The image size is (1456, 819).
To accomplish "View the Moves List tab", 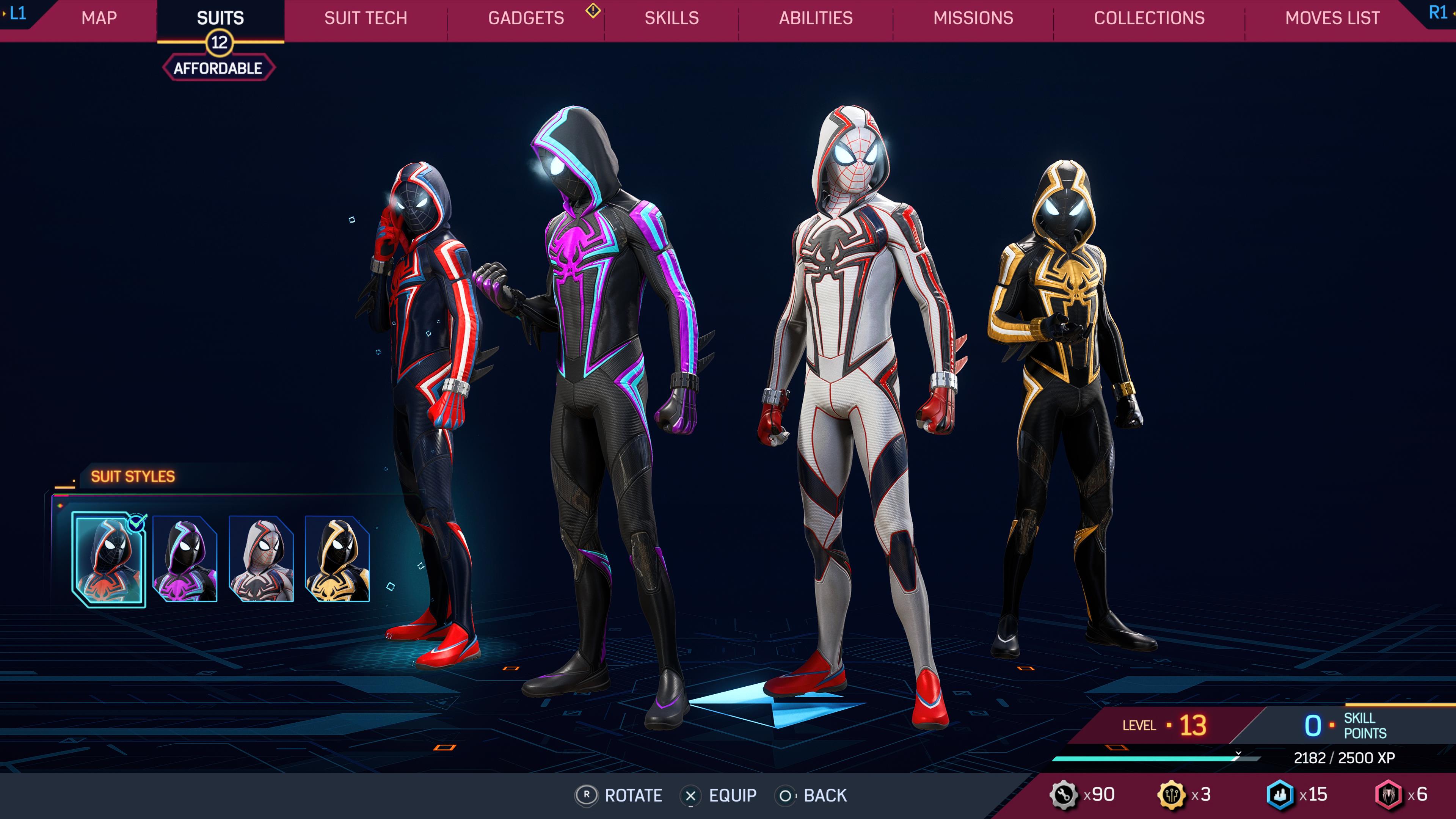I will [x=1332, y=18].
